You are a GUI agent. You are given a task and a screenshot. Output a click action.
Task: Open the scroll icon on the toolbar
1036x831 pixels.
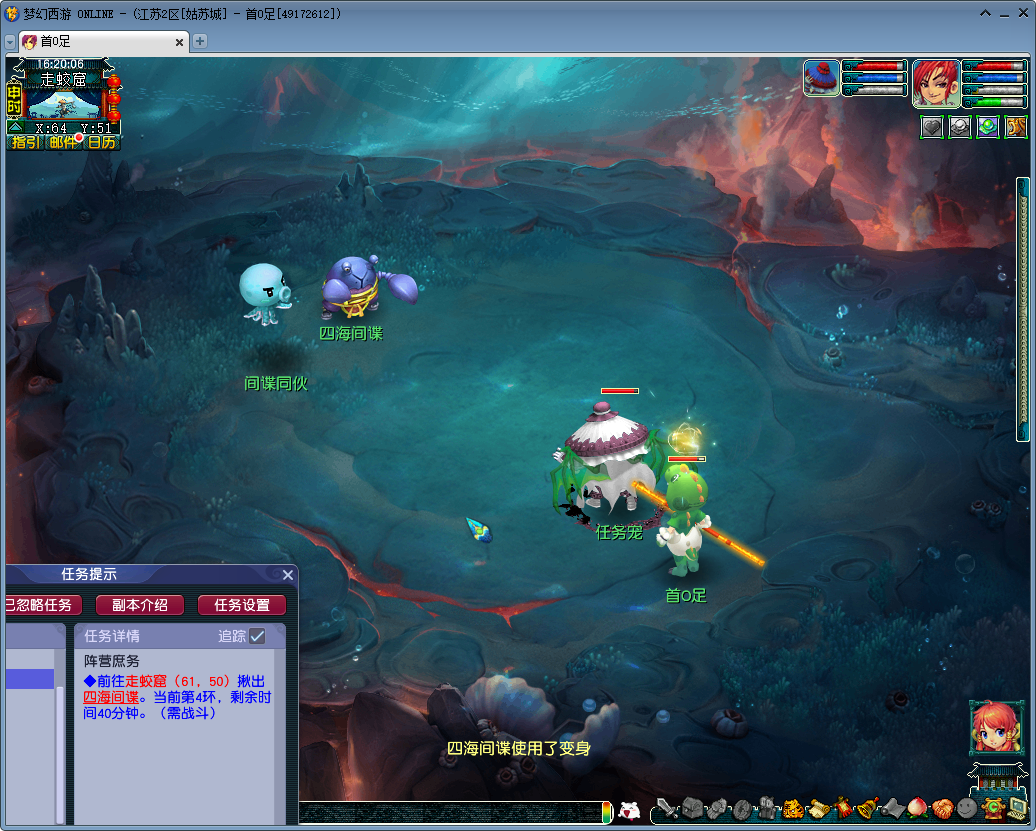(818, 808)
